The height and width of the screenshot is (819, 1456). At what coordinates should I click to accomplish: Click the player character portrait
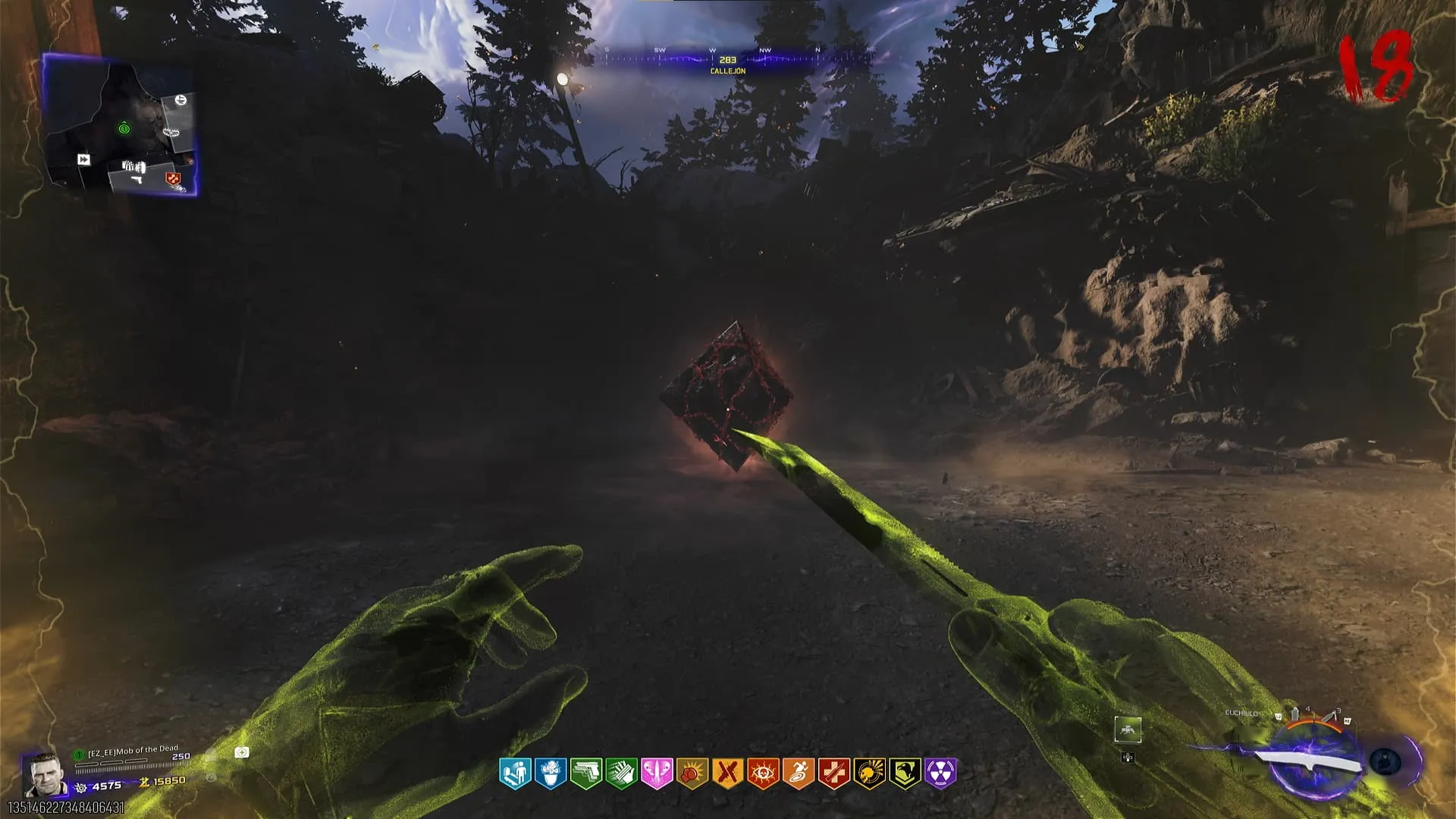42,773
